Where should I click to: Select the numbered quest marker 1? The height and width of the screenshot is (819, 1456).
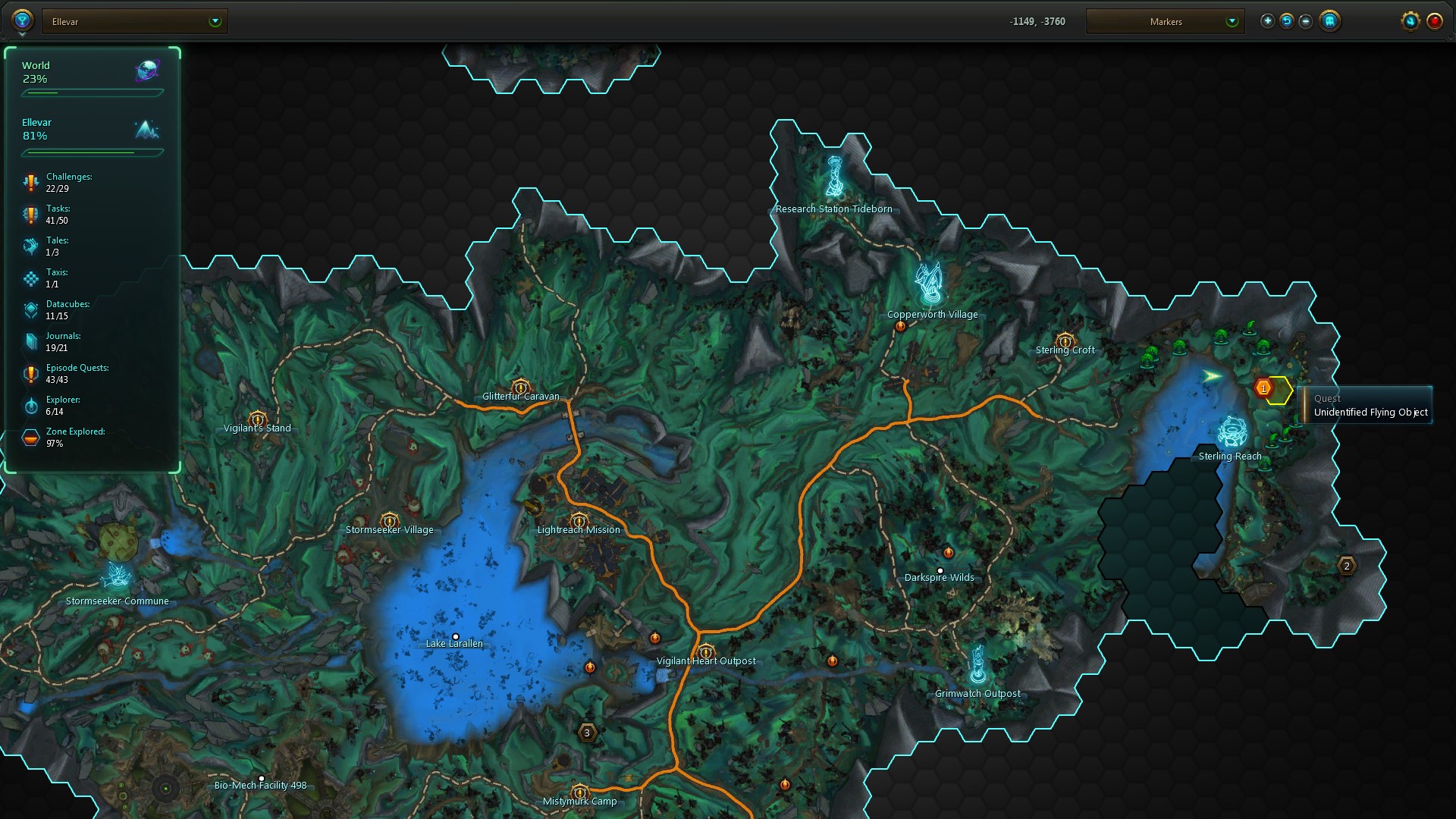click(x=1263, y=388)
